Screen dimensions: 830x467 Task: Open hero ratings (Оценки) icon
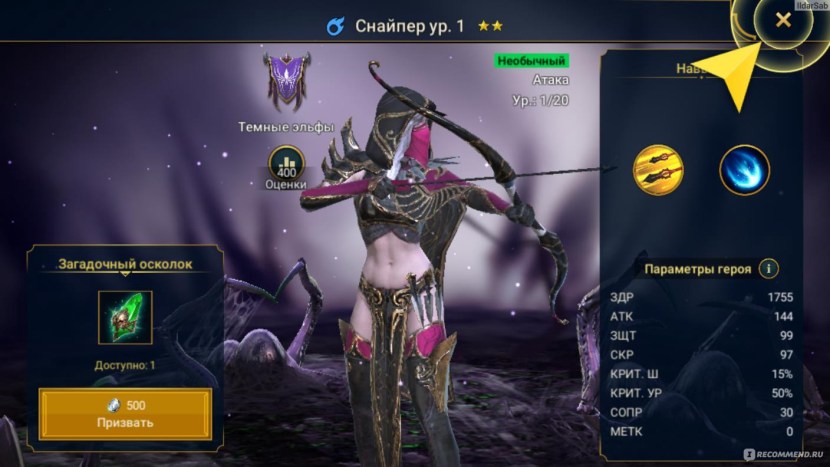point(285,163)
